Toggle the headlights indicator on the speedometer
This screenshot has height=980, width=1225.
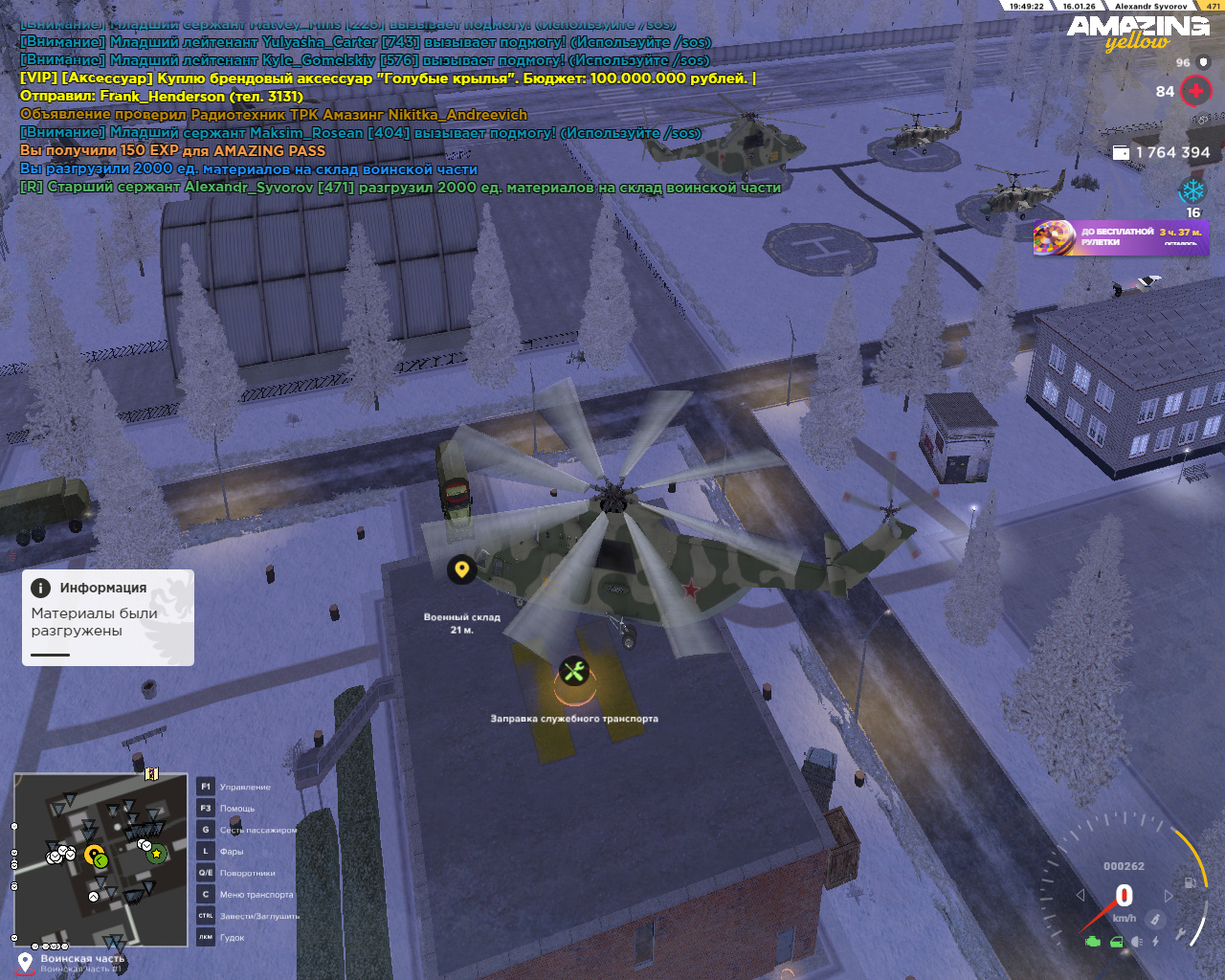(x=1137, y=942)
